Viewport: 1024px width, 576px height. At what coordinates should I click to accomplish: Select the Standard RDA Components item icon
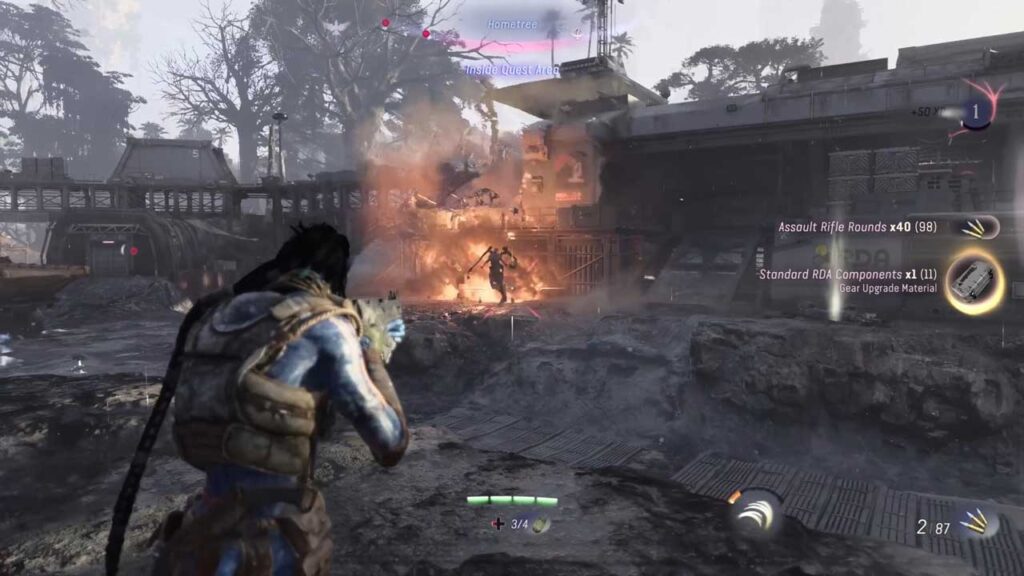[x=973, y=282]
